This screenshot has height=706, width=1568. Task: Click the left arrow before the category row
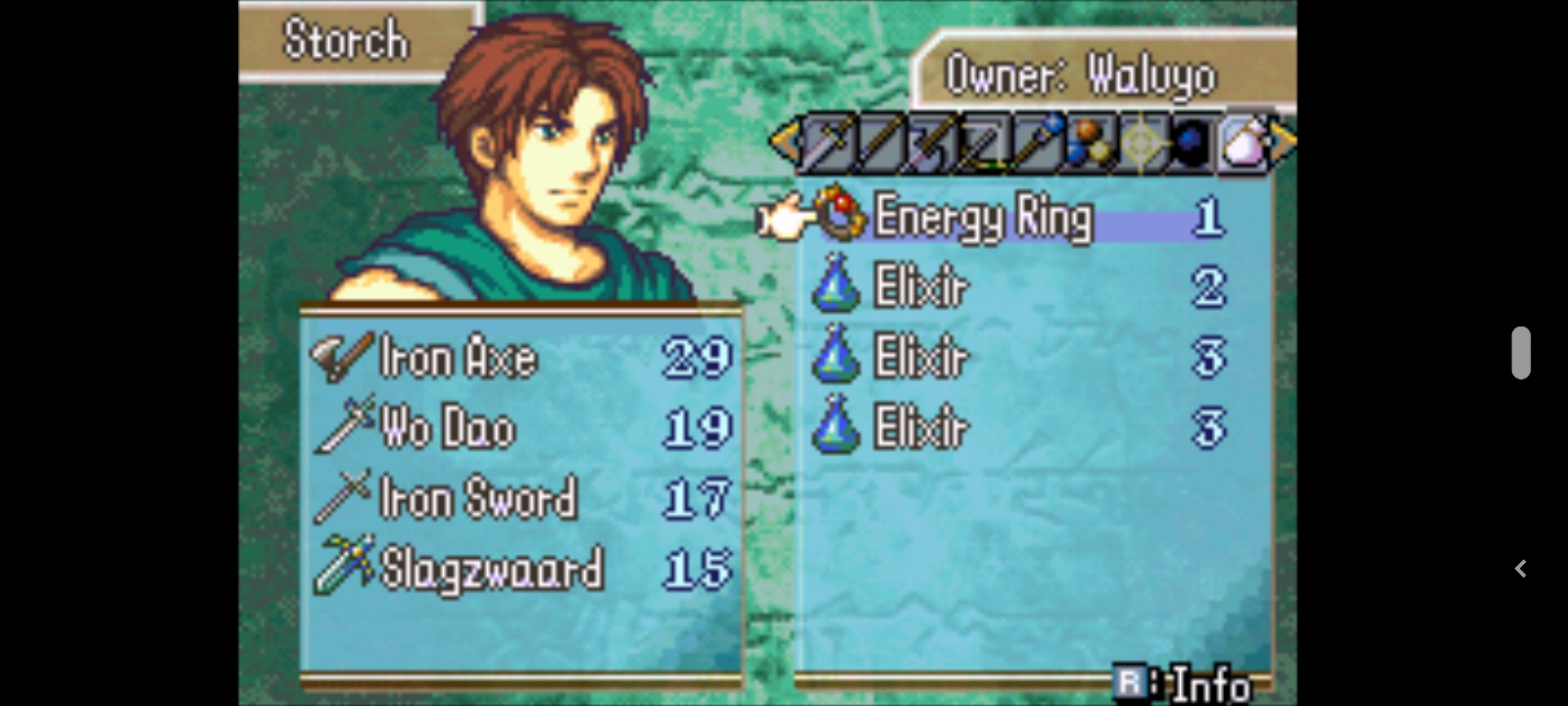784,142
